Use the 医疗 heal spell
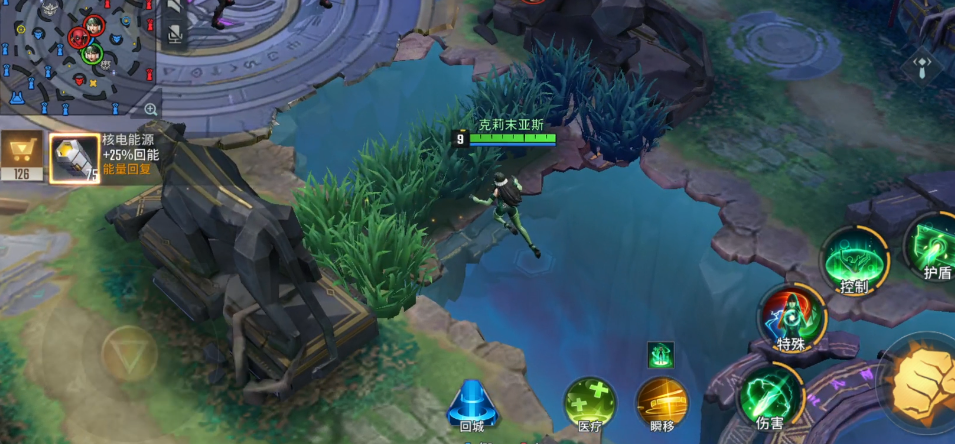This screenshot has width=955, height=444. (590, 402)
